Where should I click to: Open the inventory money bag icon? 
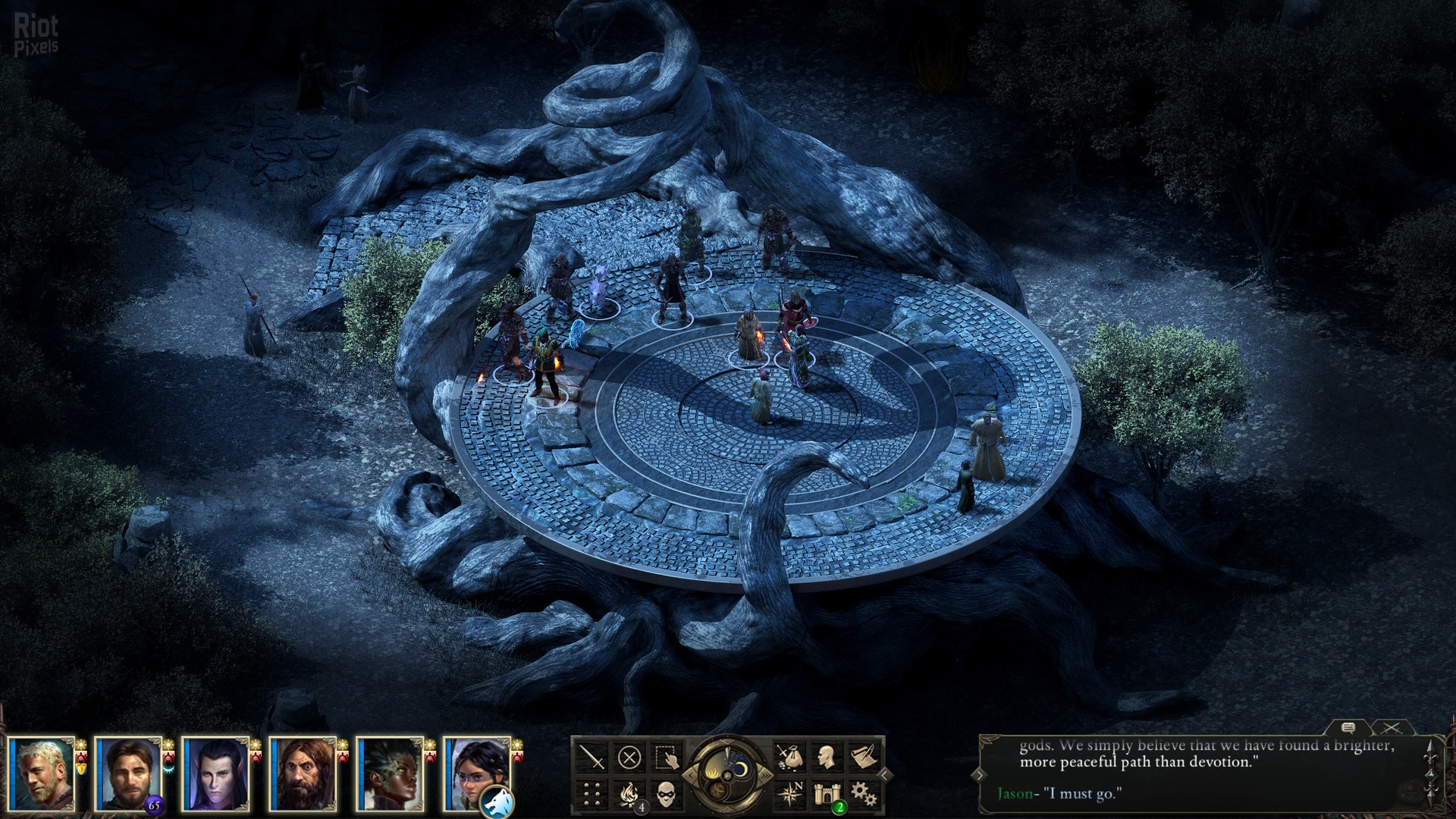click(789, 757)
